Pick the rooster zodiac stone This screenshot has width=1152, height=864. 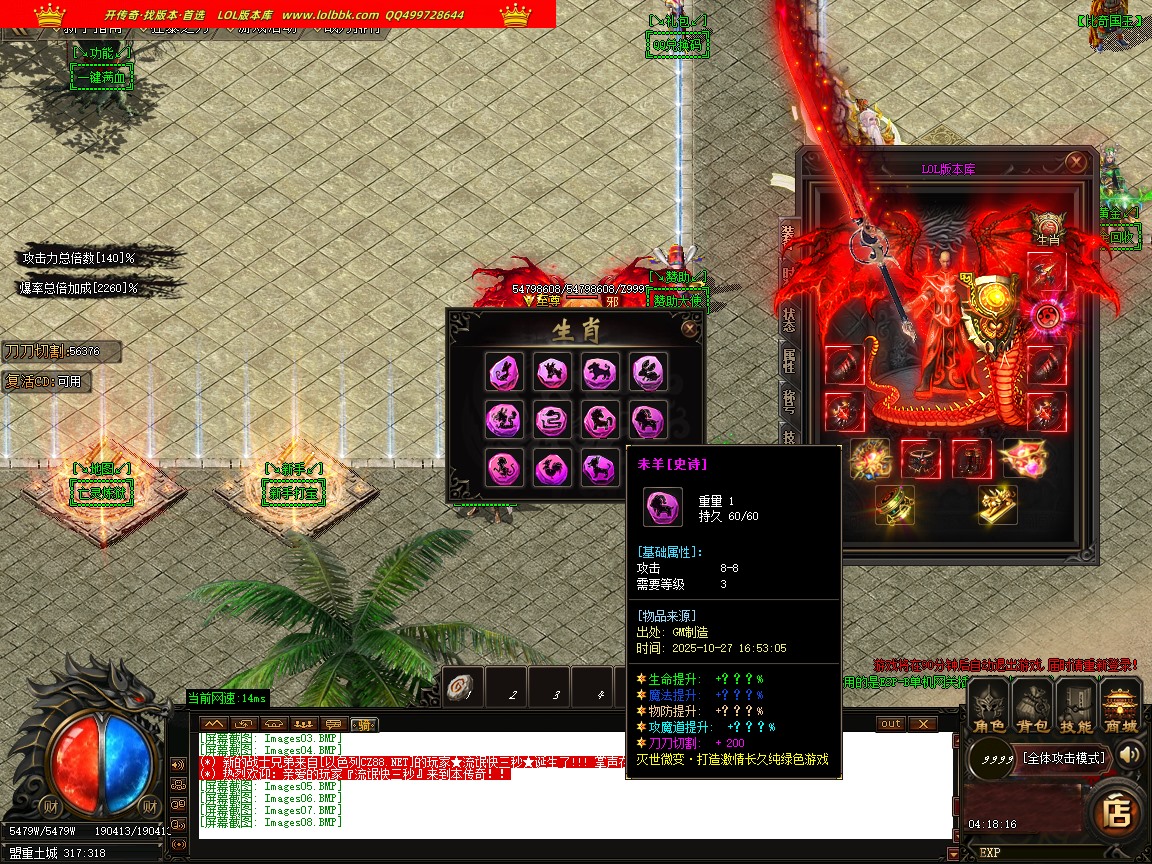[x=551, y=467]
